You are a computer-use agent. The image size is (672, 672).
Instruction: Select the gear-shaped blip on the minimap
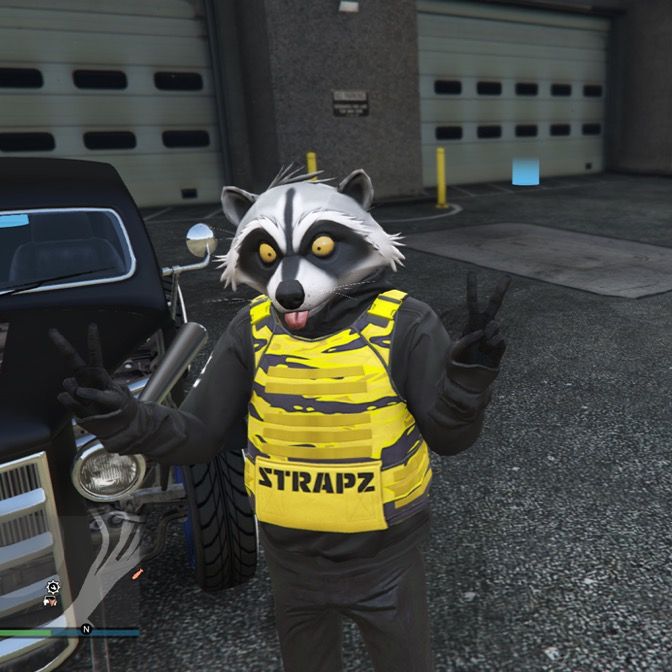click(x=52, y=586)
